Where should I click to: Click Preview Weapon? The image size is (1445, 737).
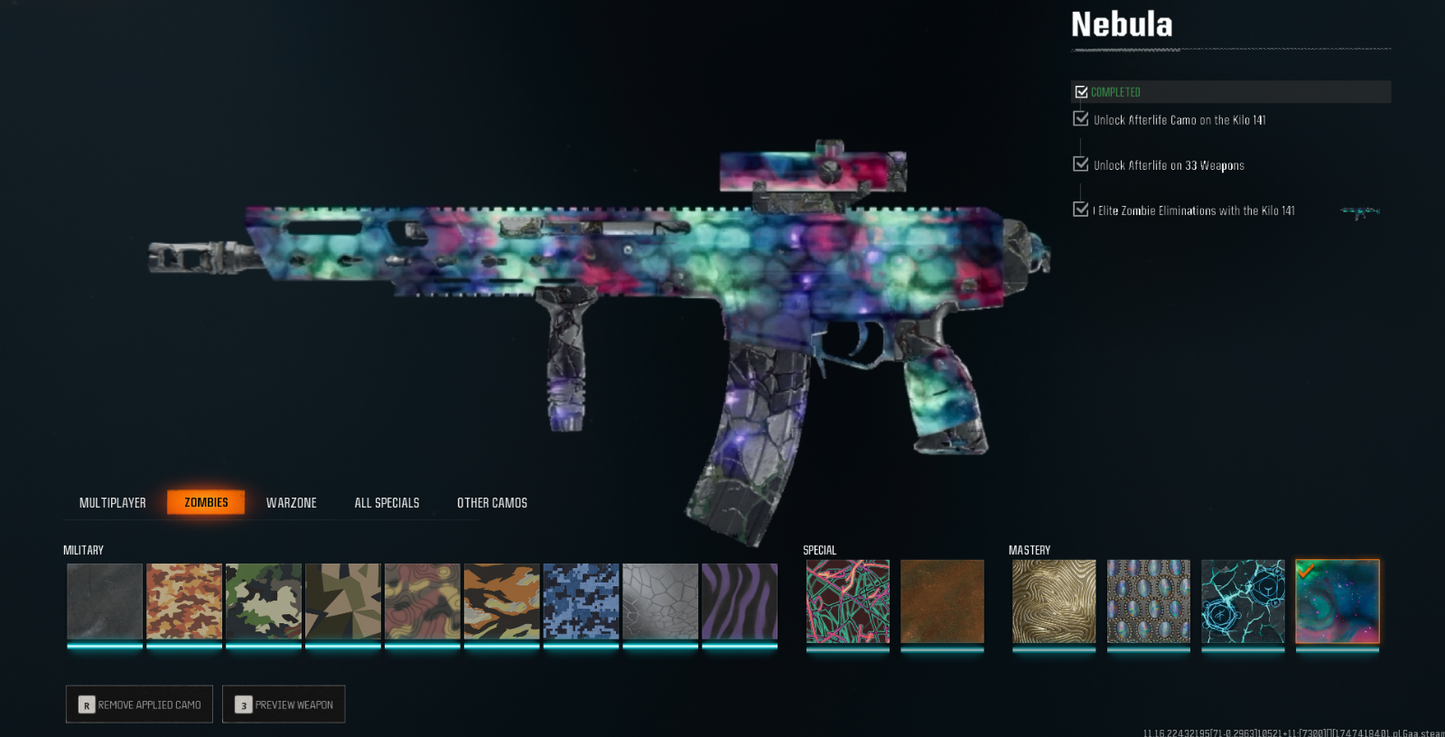tap(283, 704)
